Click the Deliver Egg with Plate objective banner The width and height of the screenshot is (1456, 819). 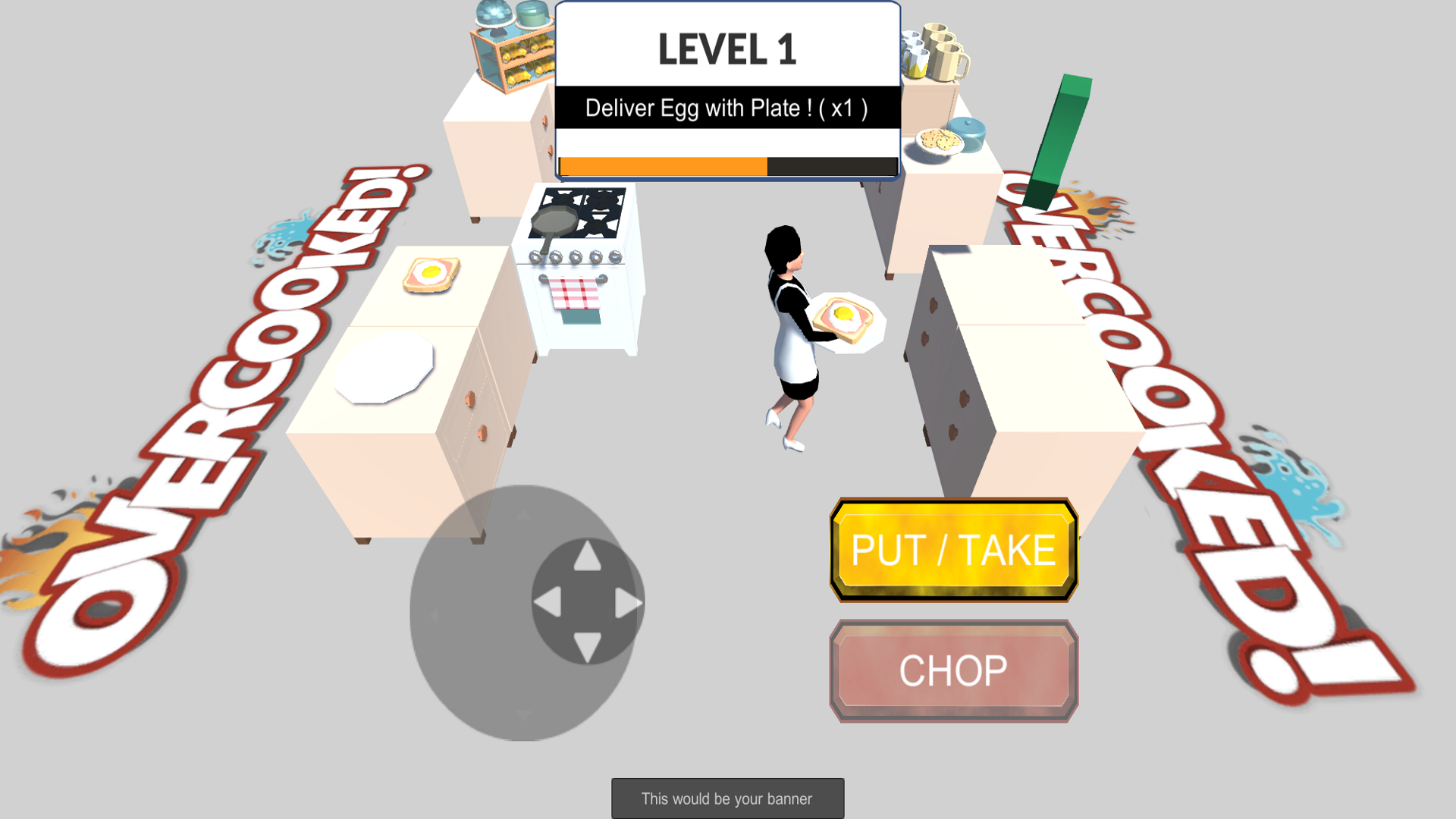(726, 108)
